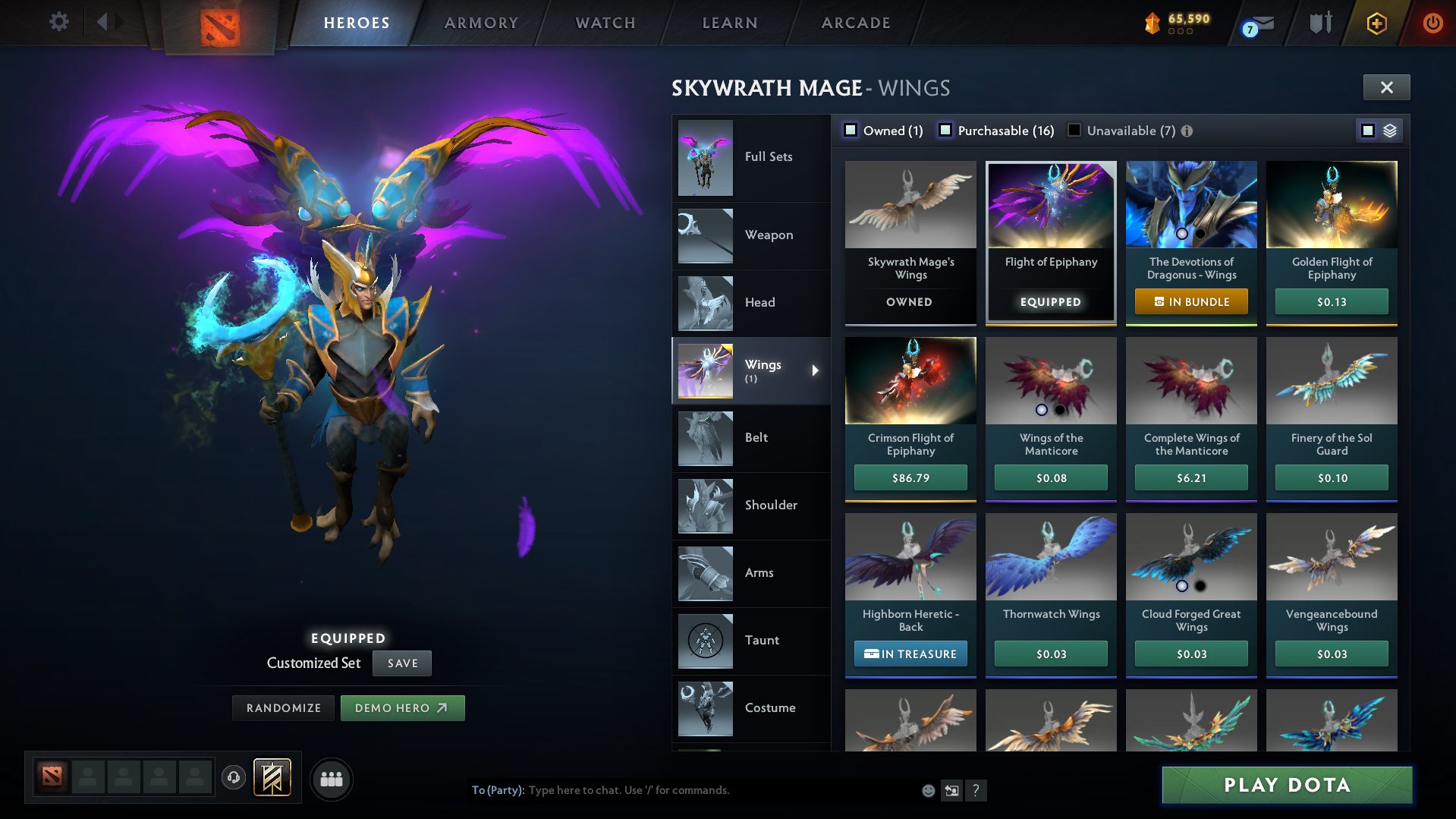1456x819 pixels.
Task: Open the grid layout layers dropdown
Action: [1389, 130]
